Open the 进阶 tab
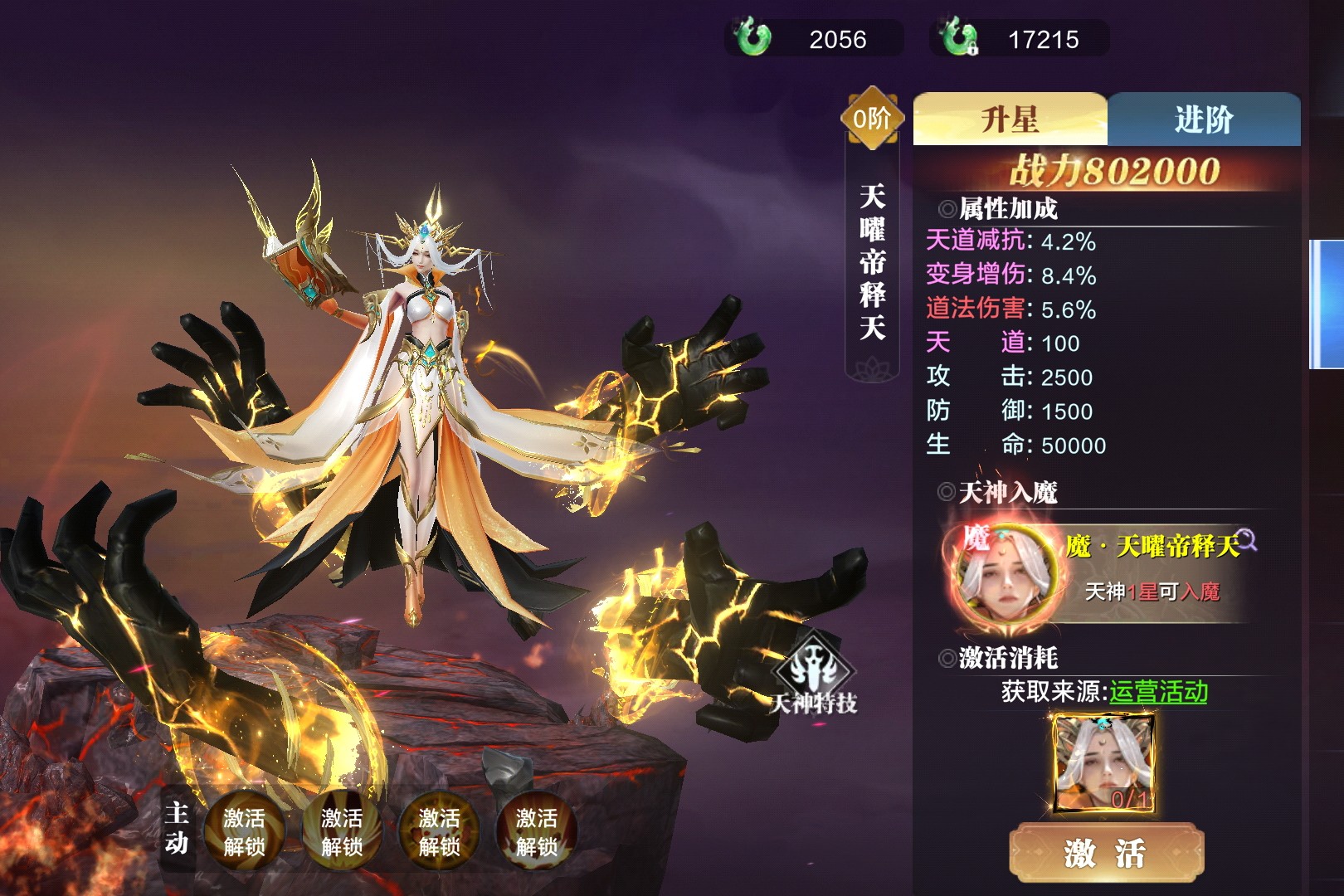Image resolution: width=1344 pixels, height=896 pixels. 1204,119
